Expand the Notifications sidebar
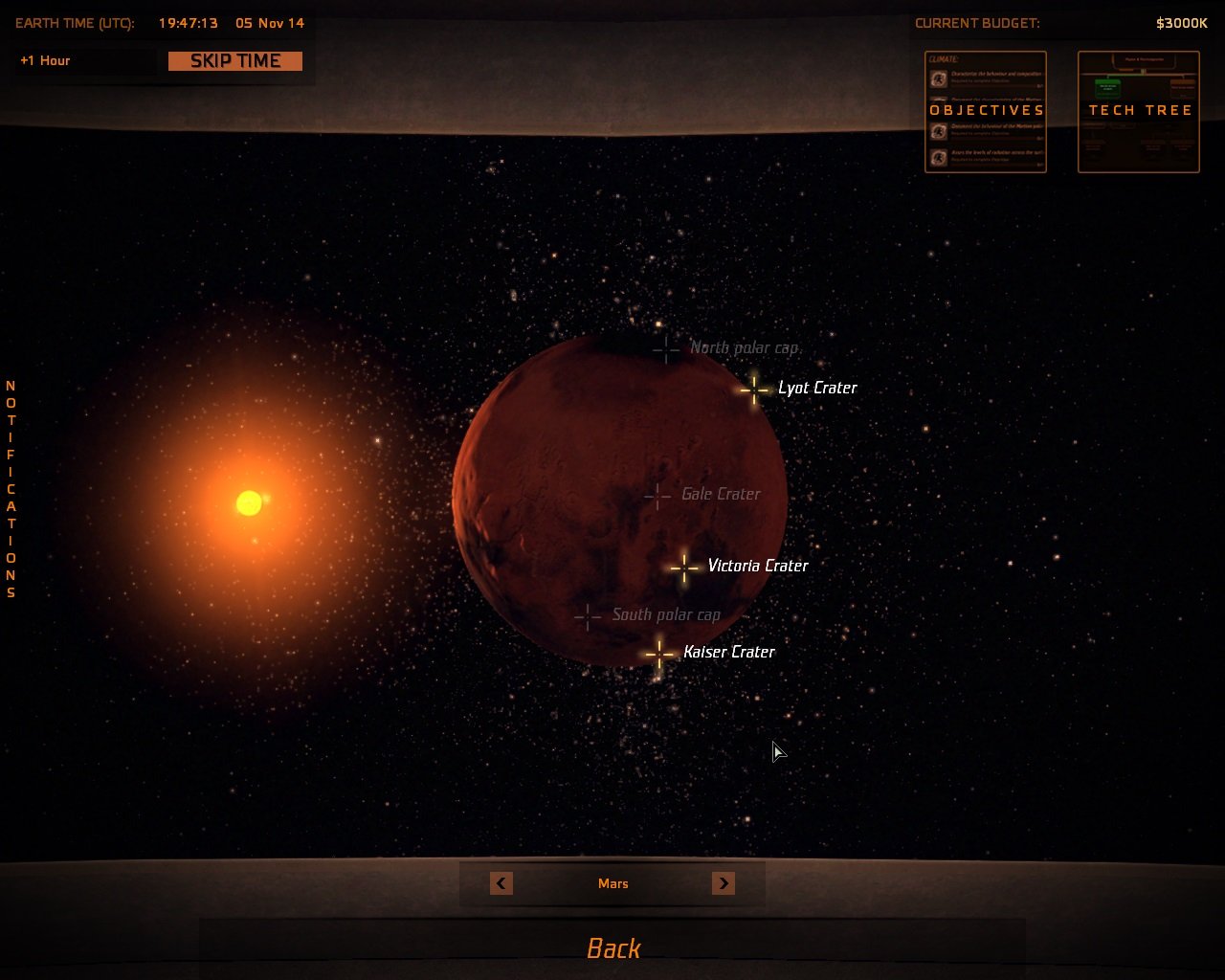The width and height of the screenshot is (1225, 980). (x=11, y=488)
